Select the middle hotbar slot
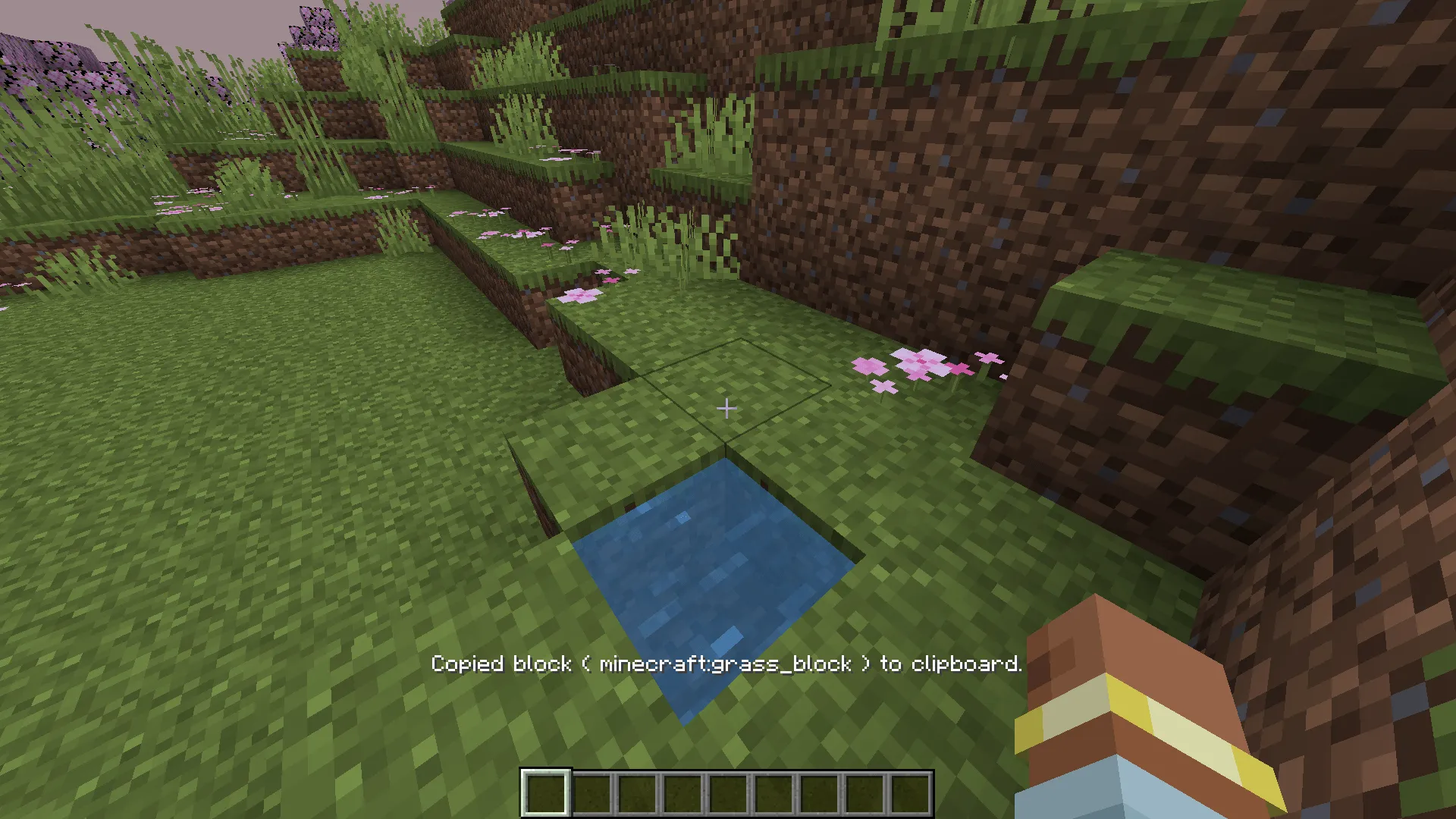Screen dimensions: 1456x819 pos(727,795)
